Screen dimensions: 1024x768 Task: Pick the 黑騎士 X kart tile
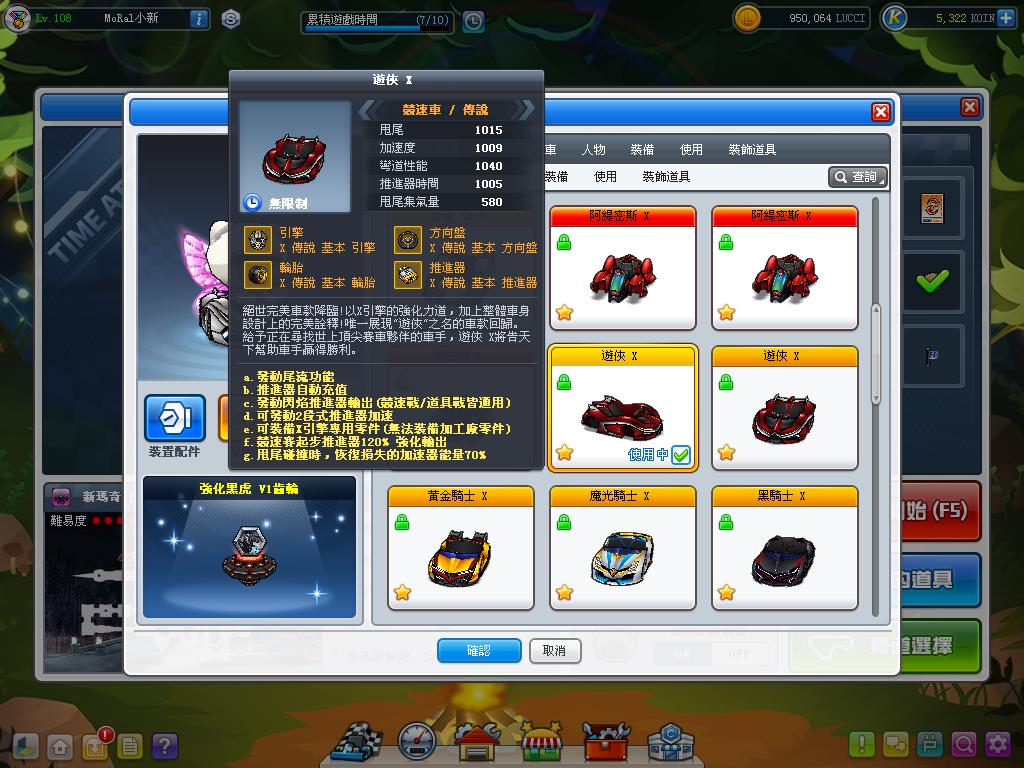coord(785,548)
